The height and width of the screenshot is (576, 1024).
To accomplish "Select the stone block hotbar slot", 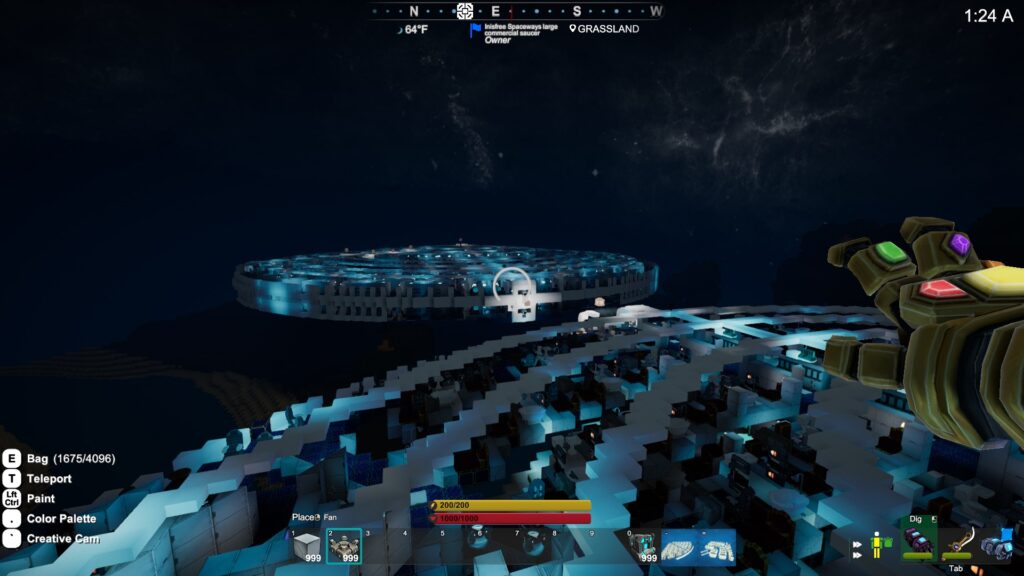I will (307, 546).
